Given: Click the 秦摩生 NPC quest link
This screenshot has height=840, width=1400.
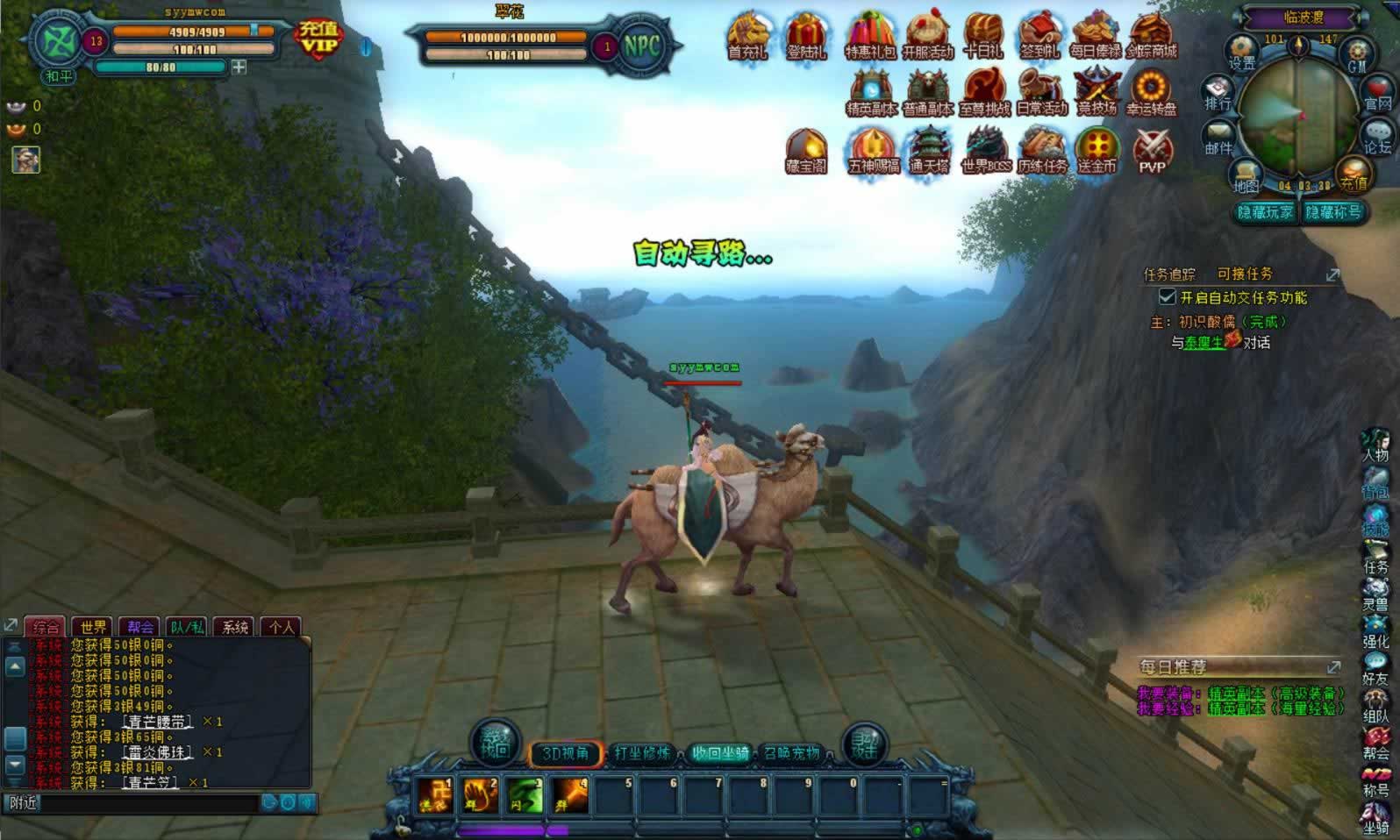Looking at the screenshot, I should [1204, 343].
